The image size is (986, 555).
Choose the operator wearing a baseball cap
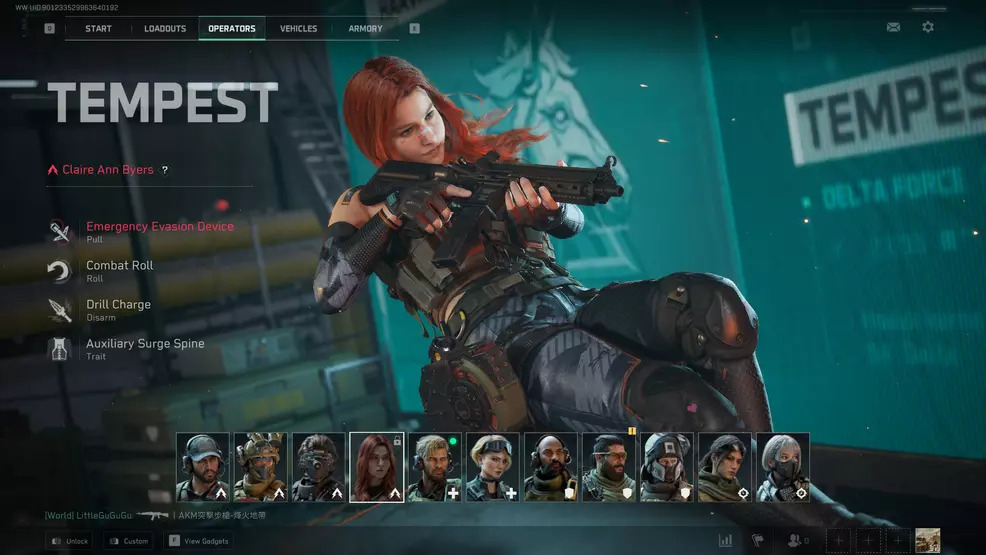203,466
